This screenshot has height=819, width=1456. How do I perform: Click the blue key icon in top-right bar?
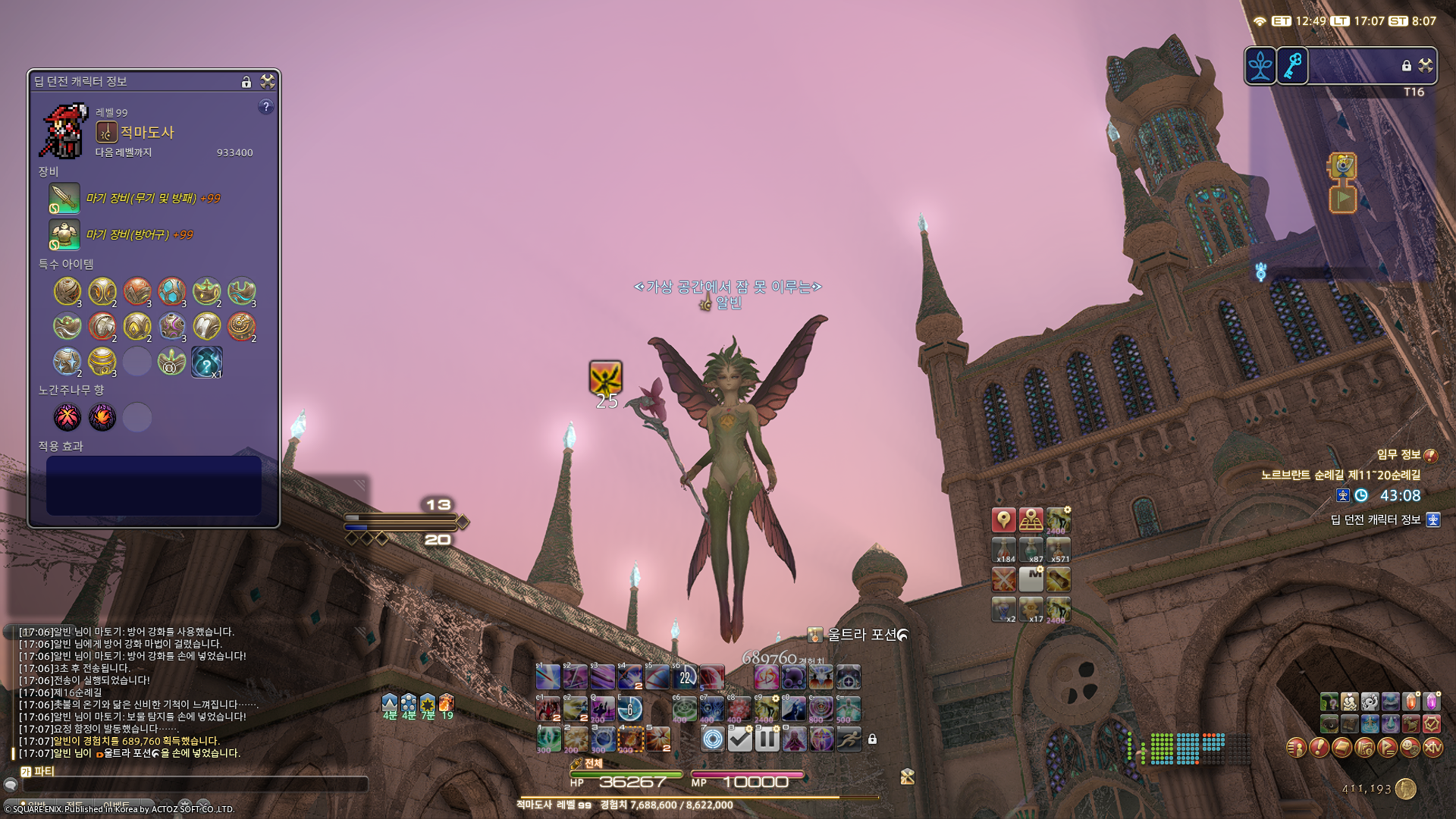(1294, 66)
